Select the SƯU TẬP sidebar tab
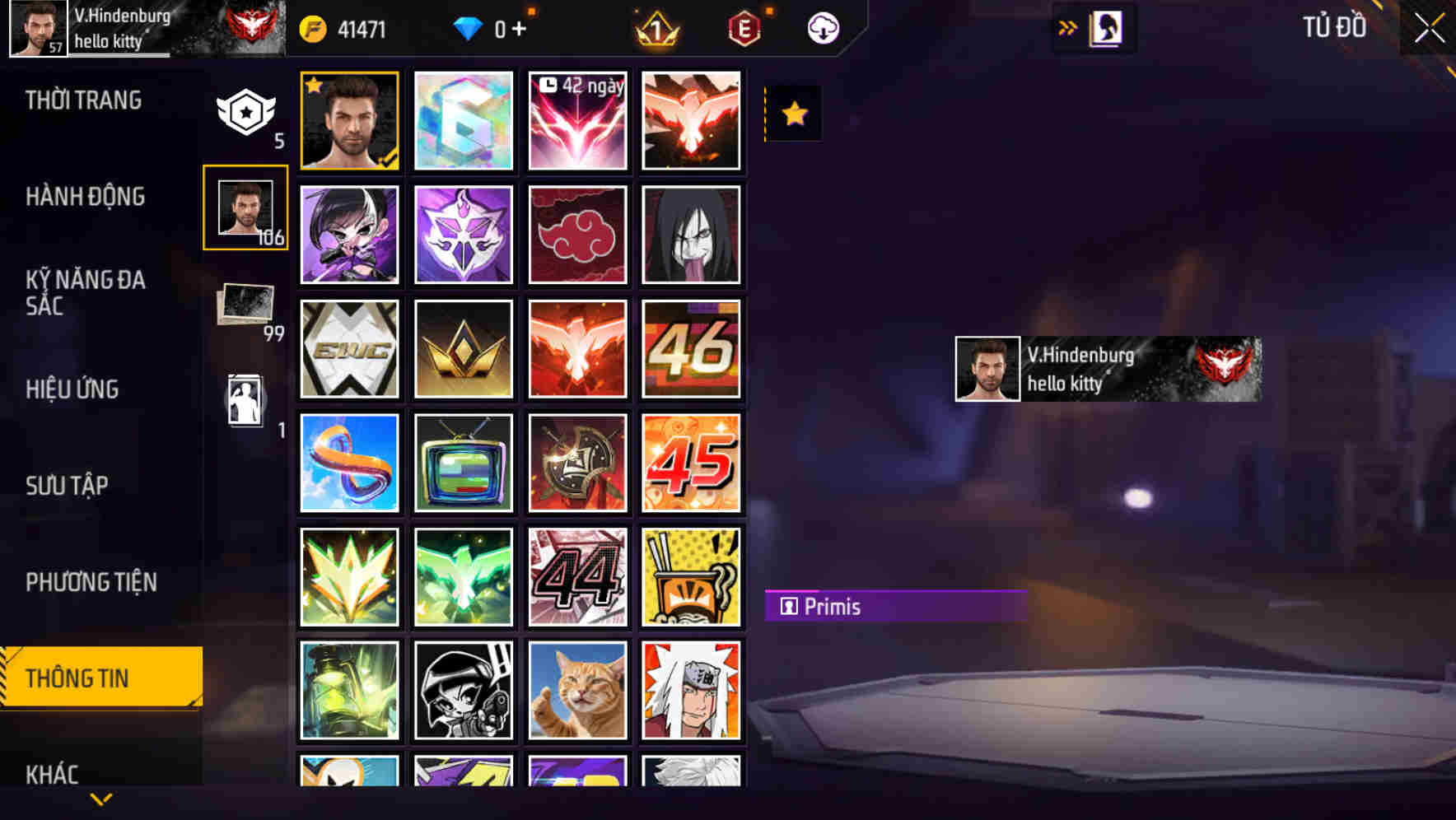 68,486
